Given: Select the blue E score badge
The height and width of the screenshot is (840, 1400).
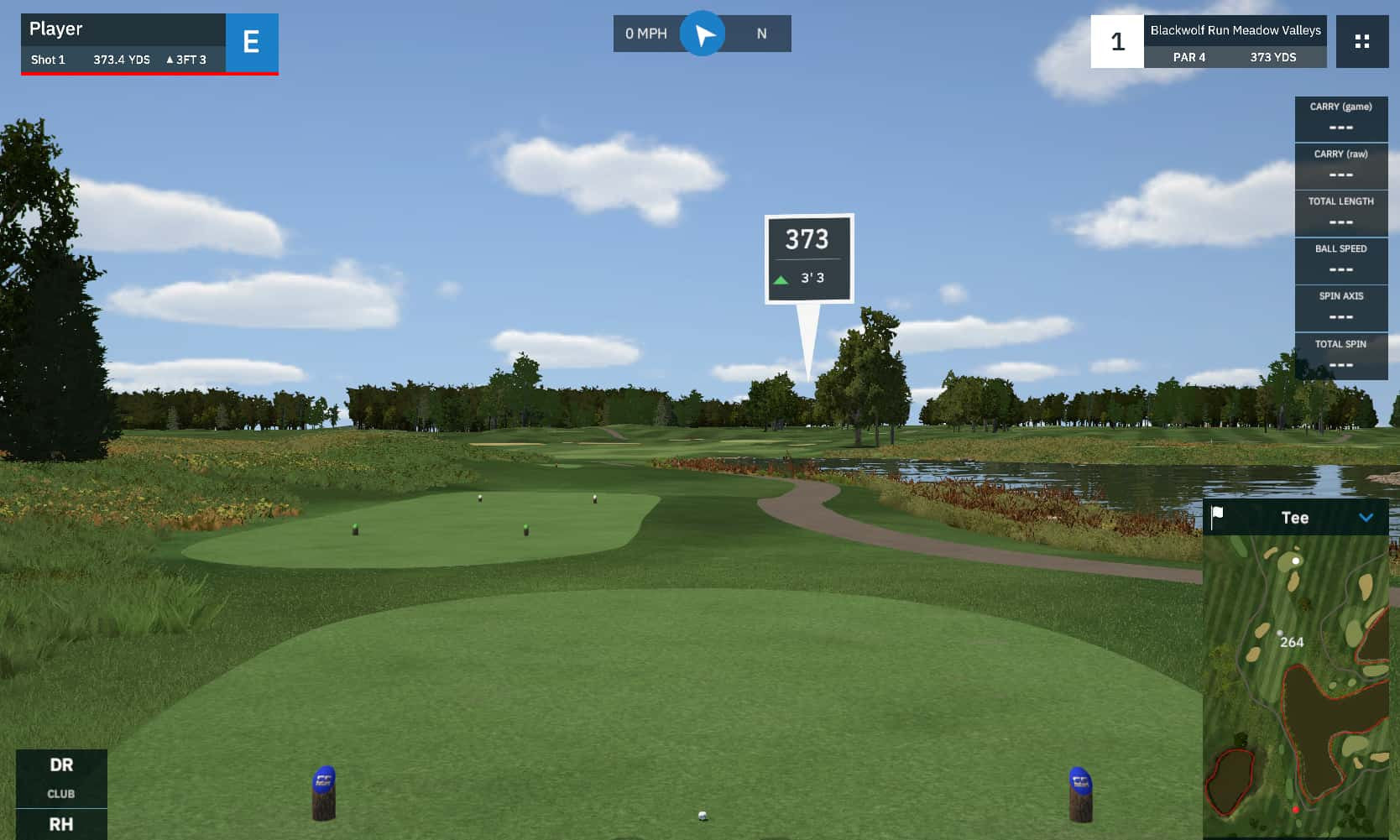Looking at the screenshot, I should 252,42.
